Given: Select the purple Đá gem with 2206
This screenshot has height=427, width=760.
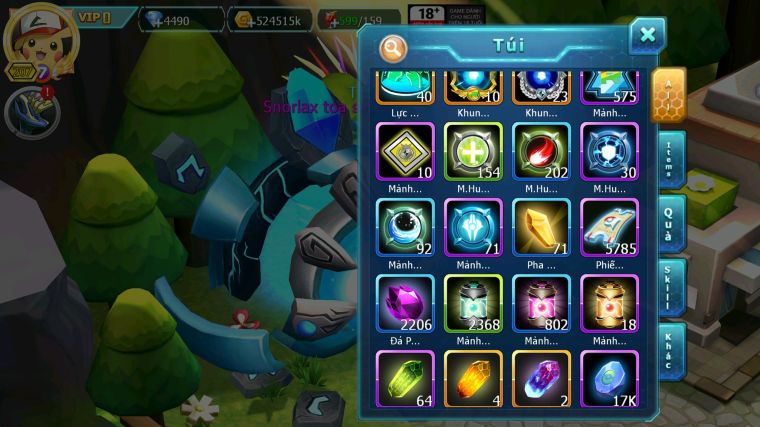Looking at the screenshot, I should point(405,304).
